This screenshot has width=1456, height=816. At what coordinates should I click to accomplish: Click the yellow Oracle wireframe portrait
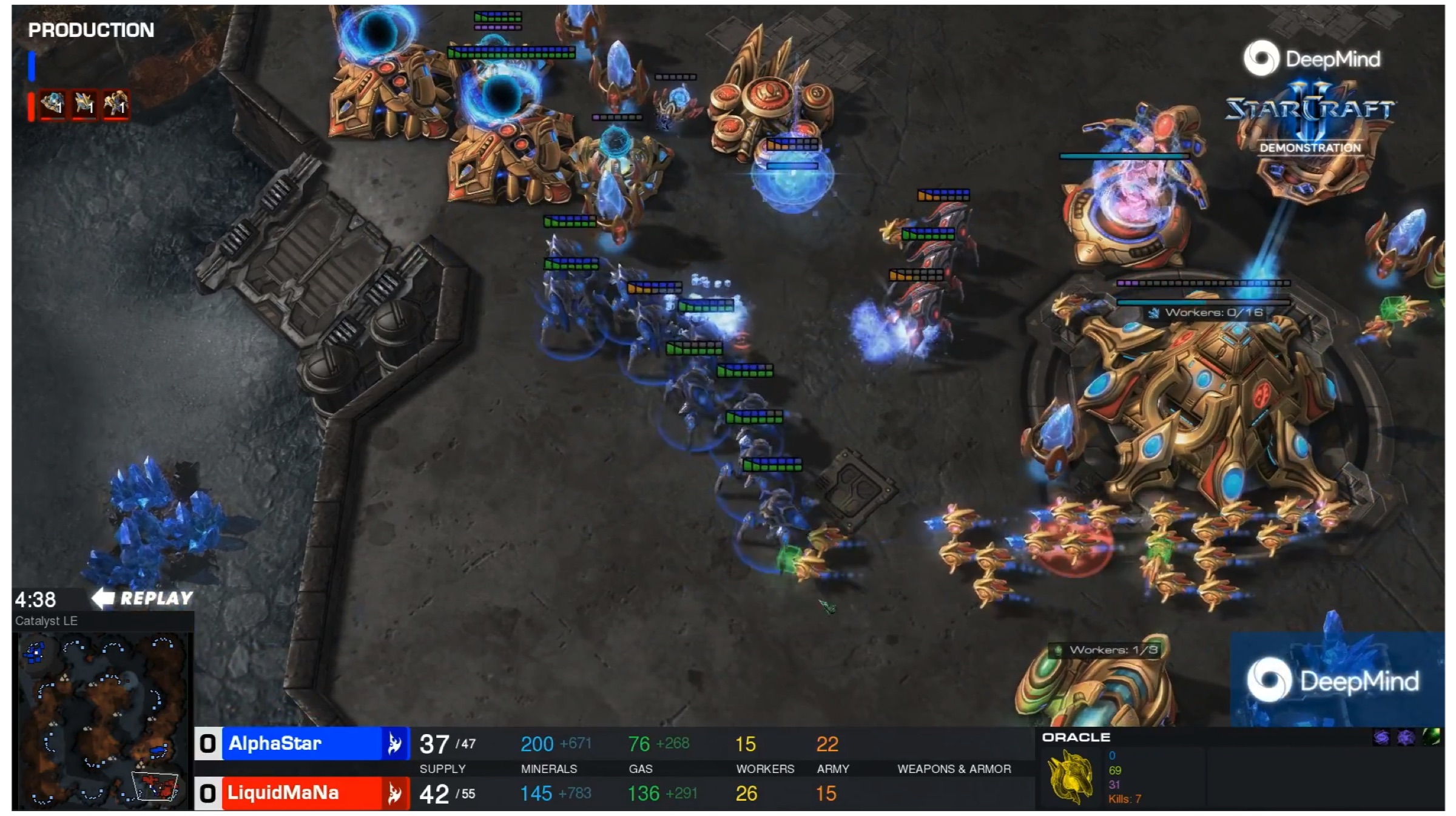tap(1070, 777)
